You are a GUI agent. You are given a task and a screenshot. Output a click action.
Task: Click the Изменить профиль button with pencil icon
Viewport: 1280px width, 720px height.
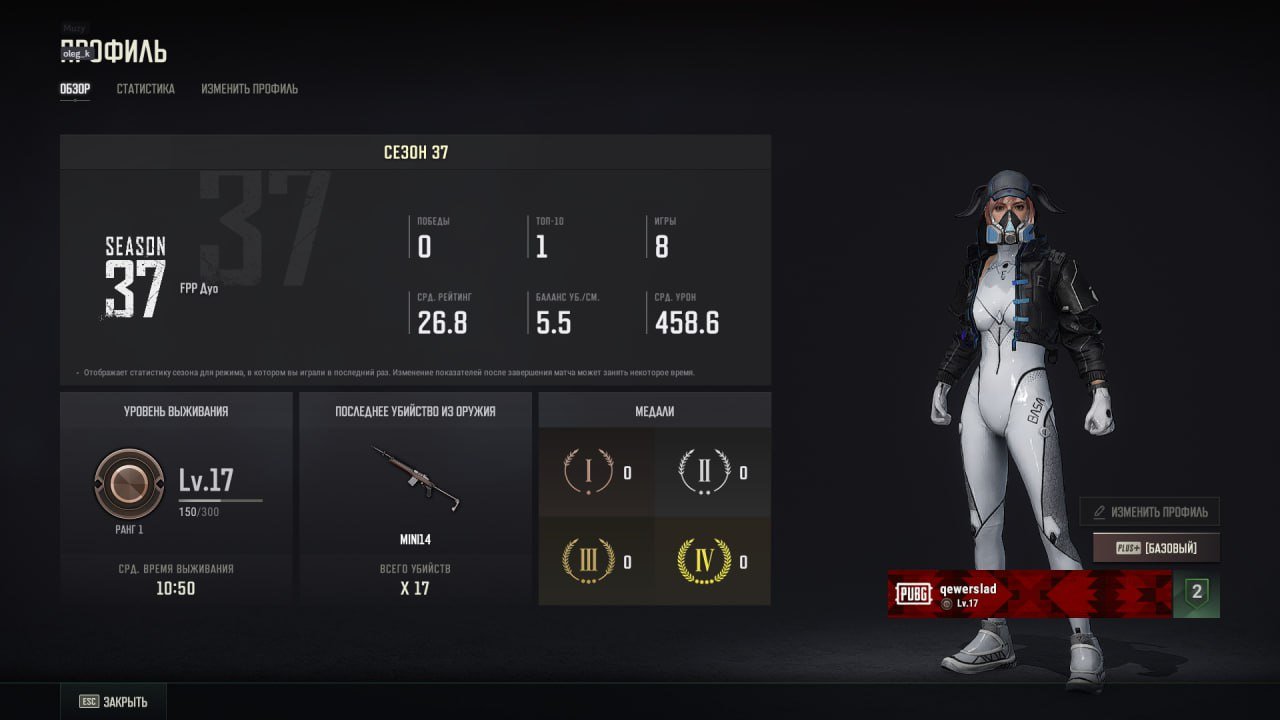[1149, 512]
